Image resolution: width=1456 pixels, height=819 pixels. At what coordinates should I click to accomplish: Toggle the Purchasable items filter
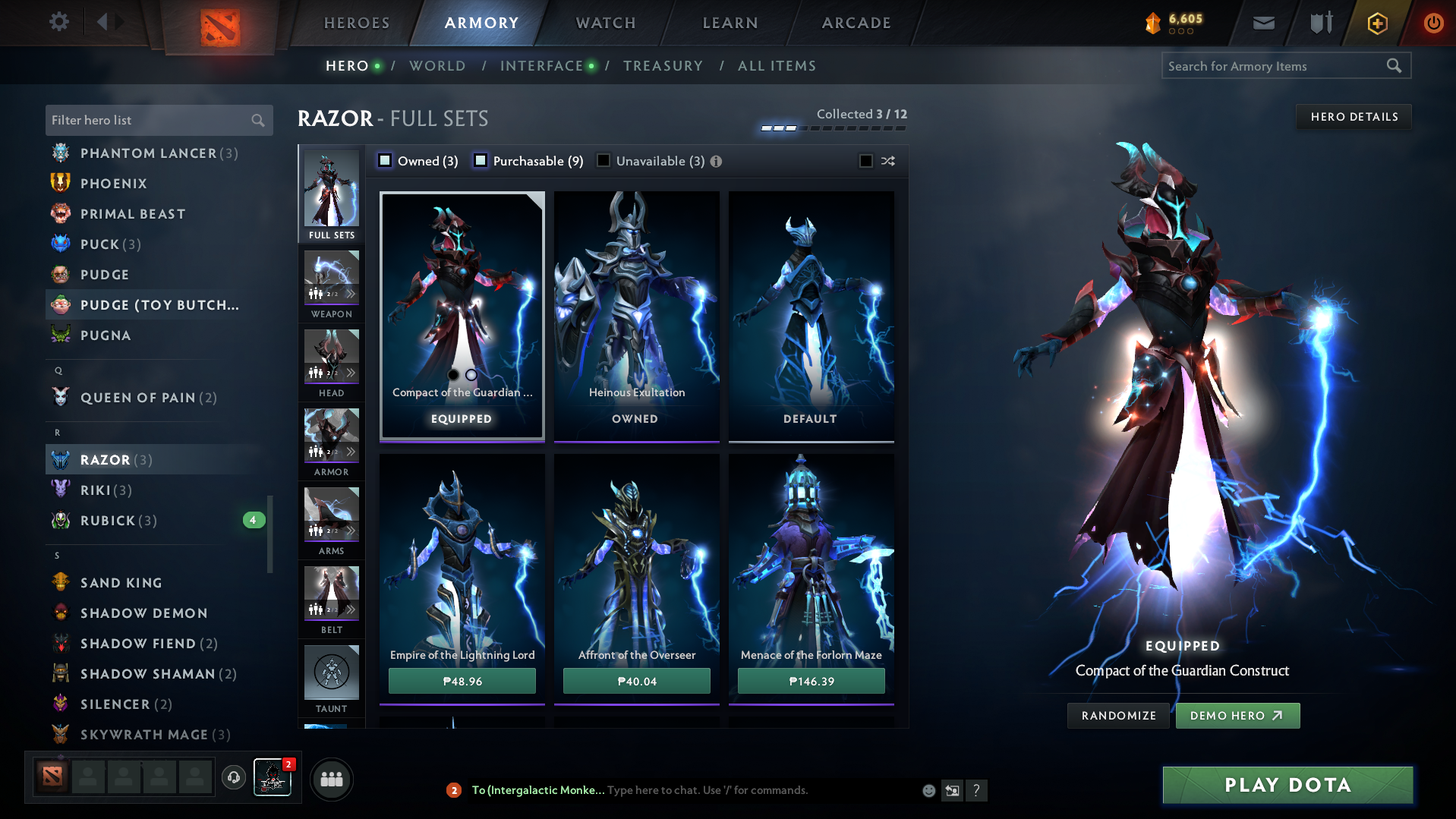(x=481, y=161)
